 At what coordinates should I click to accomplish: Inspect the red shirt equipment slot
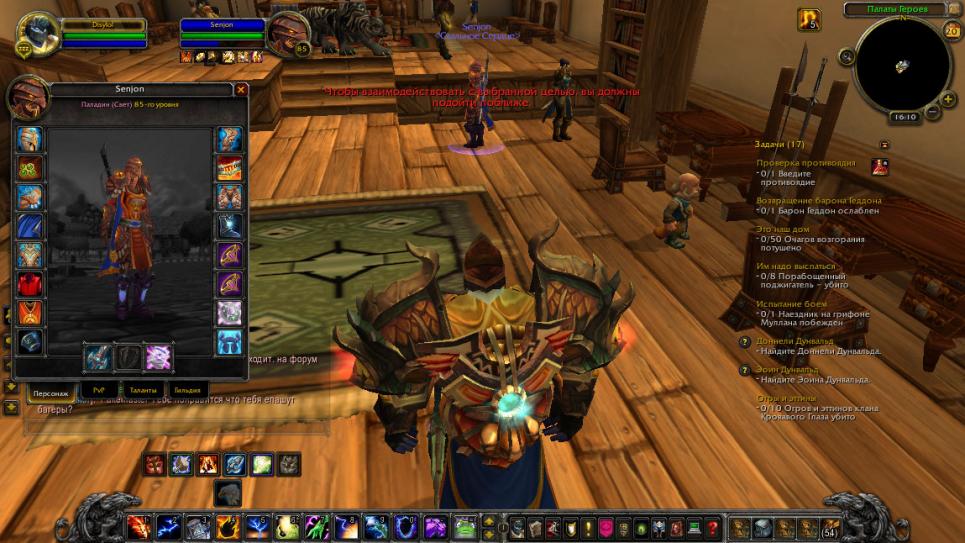click(29, 284)
